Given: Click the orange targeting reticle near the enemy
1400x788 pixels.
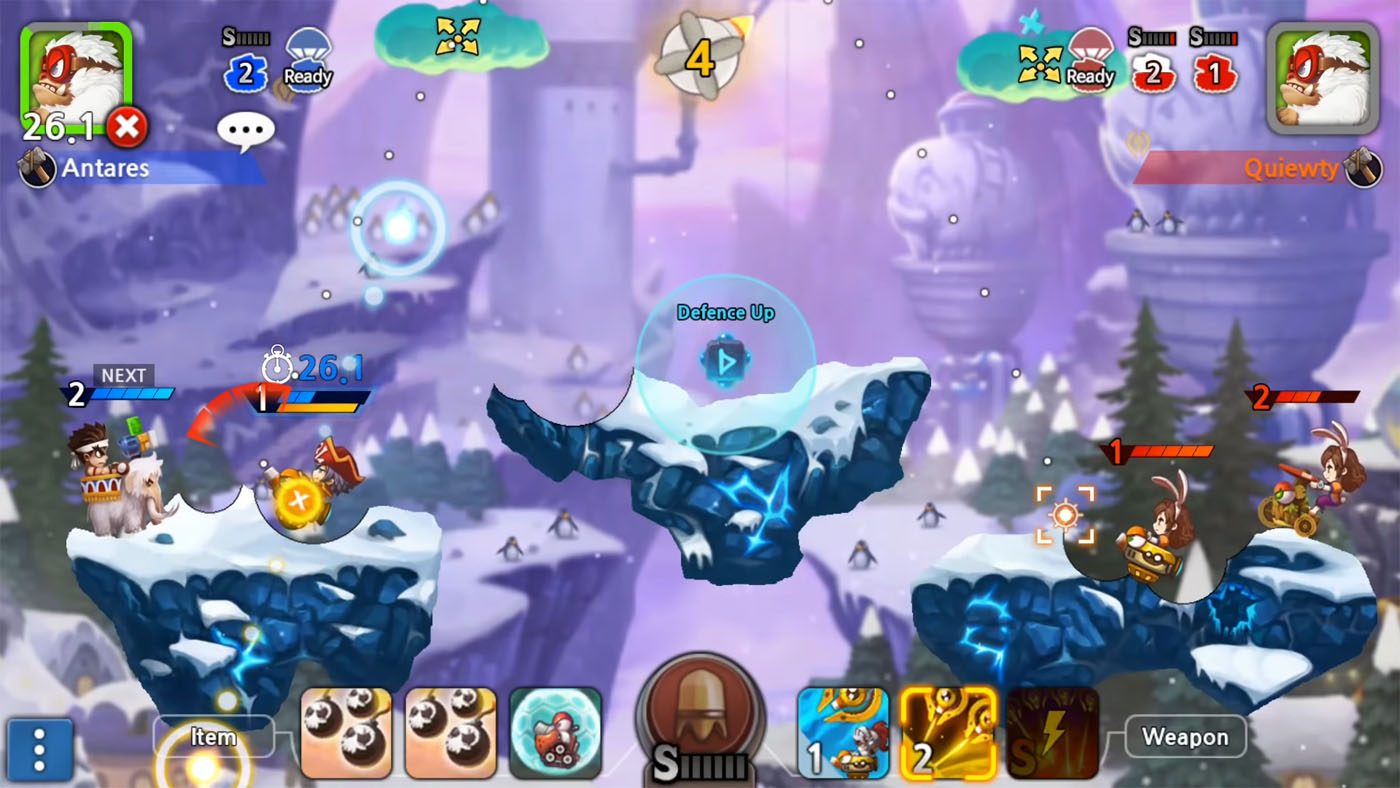Looking at the screenshot, I should point(1067,513).
